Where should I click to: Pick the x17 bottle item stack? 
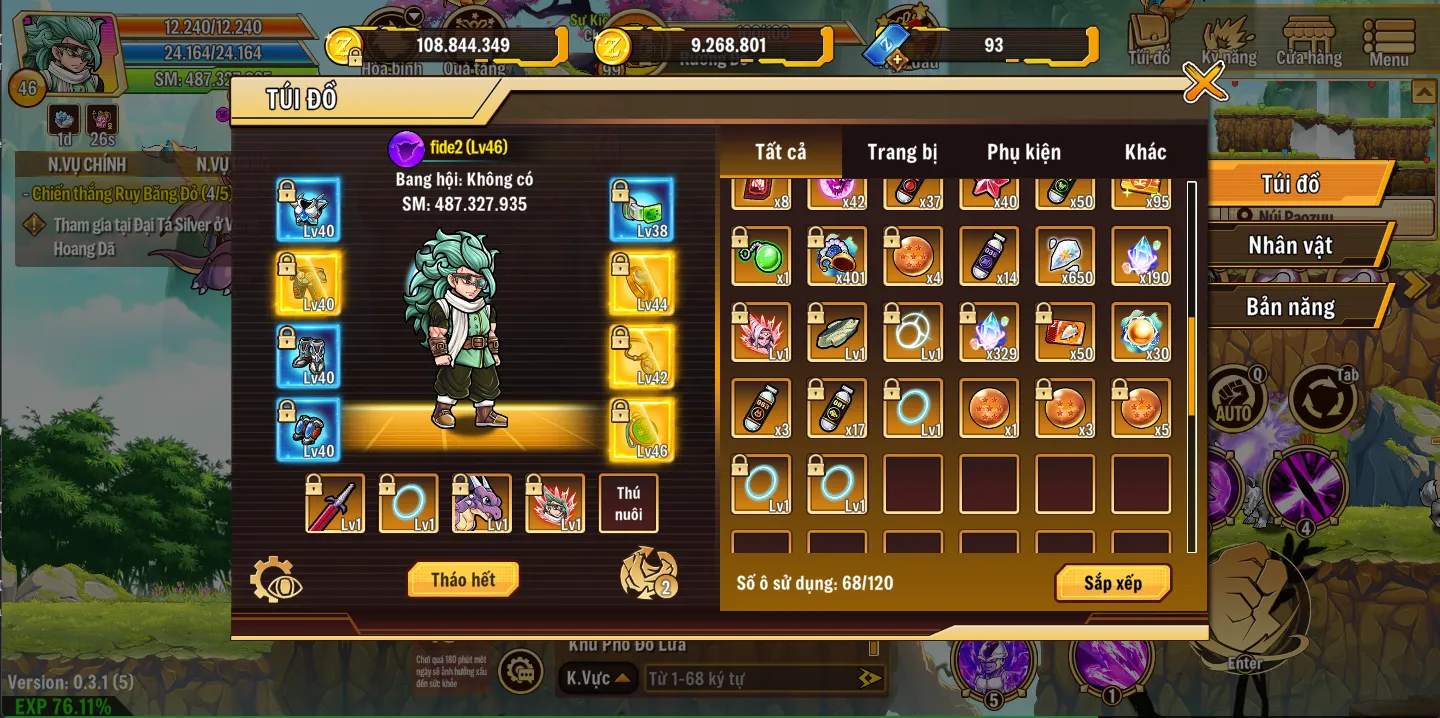(x=837, y=408)
